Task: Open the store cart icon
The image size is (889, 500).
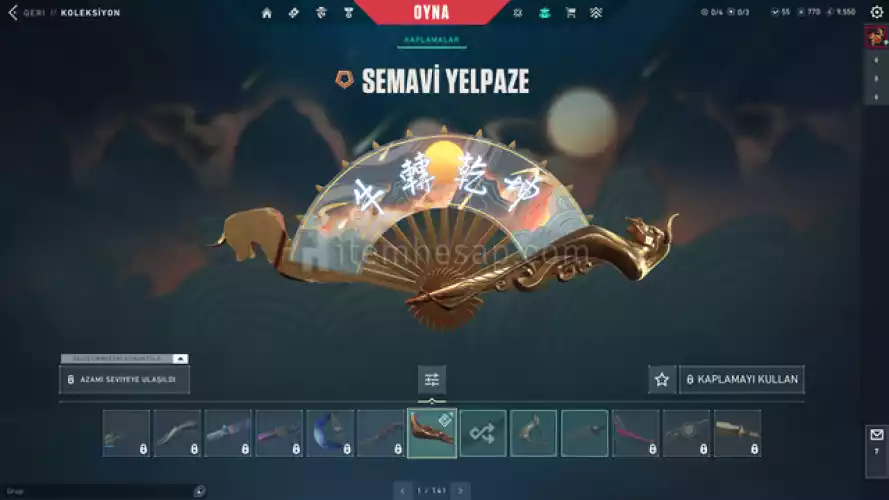Action: [571, 13]
